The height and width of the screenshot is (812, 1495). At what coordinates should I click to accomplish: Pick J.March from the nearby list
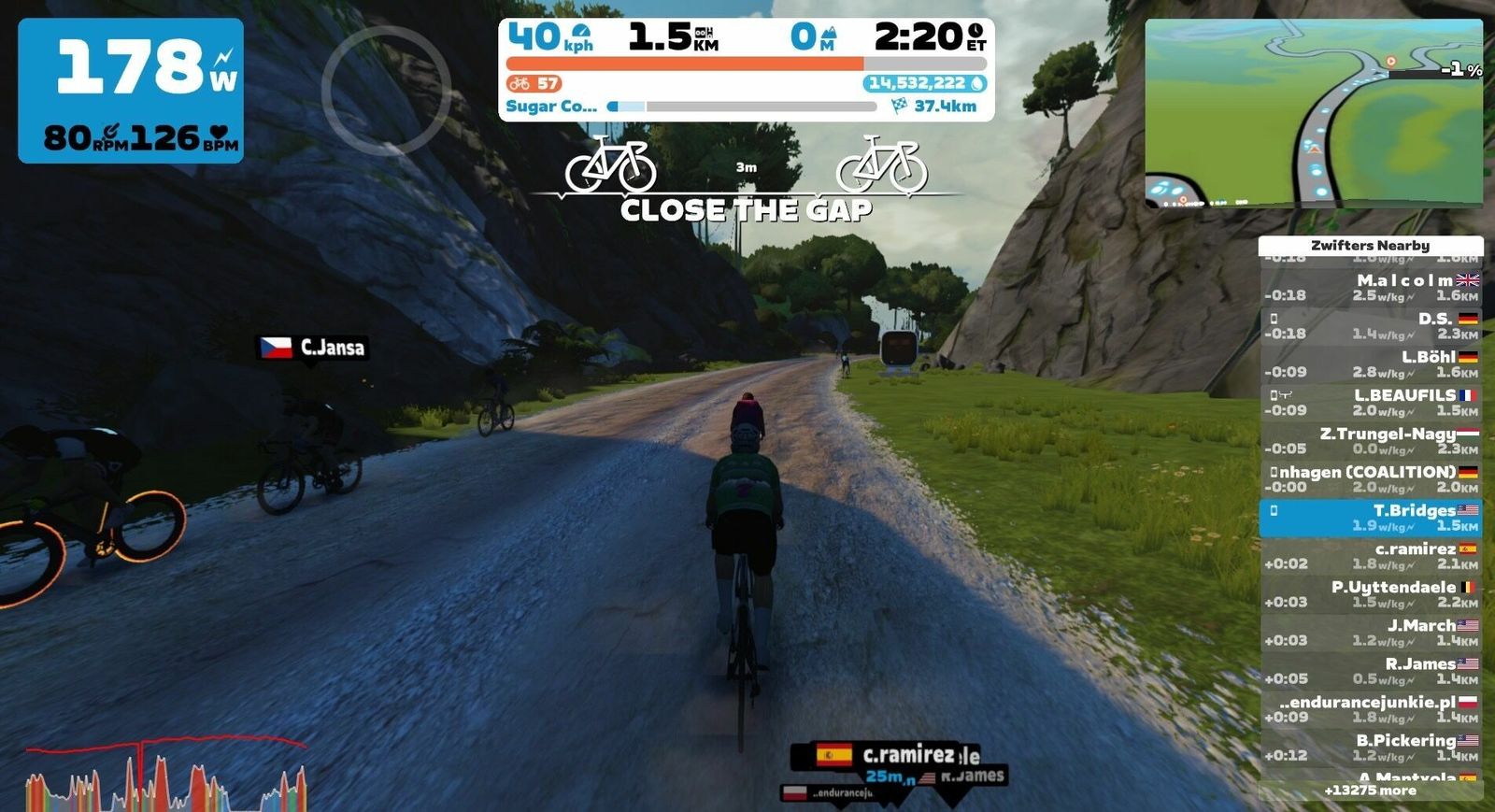[x=1371, y=633]
